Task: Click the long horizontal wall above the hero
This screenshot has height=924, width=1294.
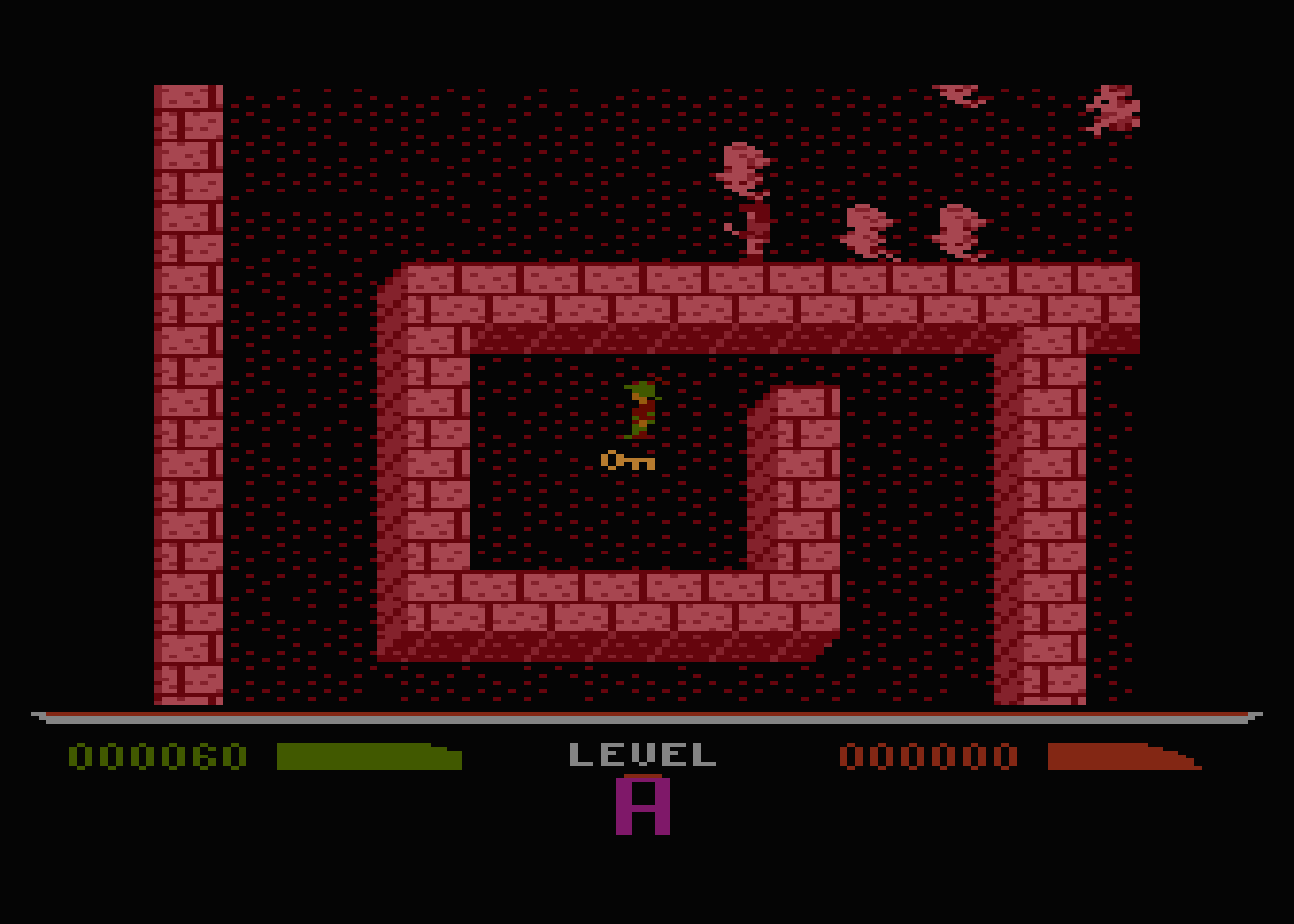Action: 674,298
